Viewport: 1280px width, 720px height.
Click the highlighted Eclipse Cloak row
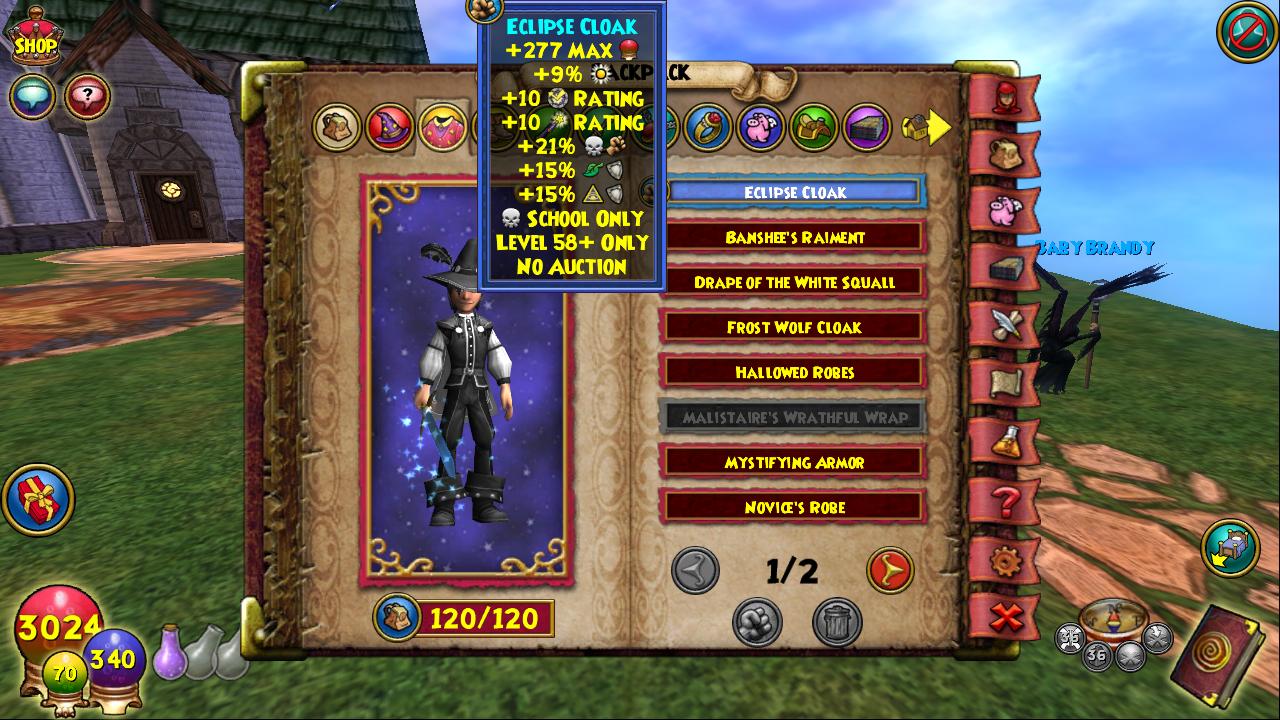[794, 193]
